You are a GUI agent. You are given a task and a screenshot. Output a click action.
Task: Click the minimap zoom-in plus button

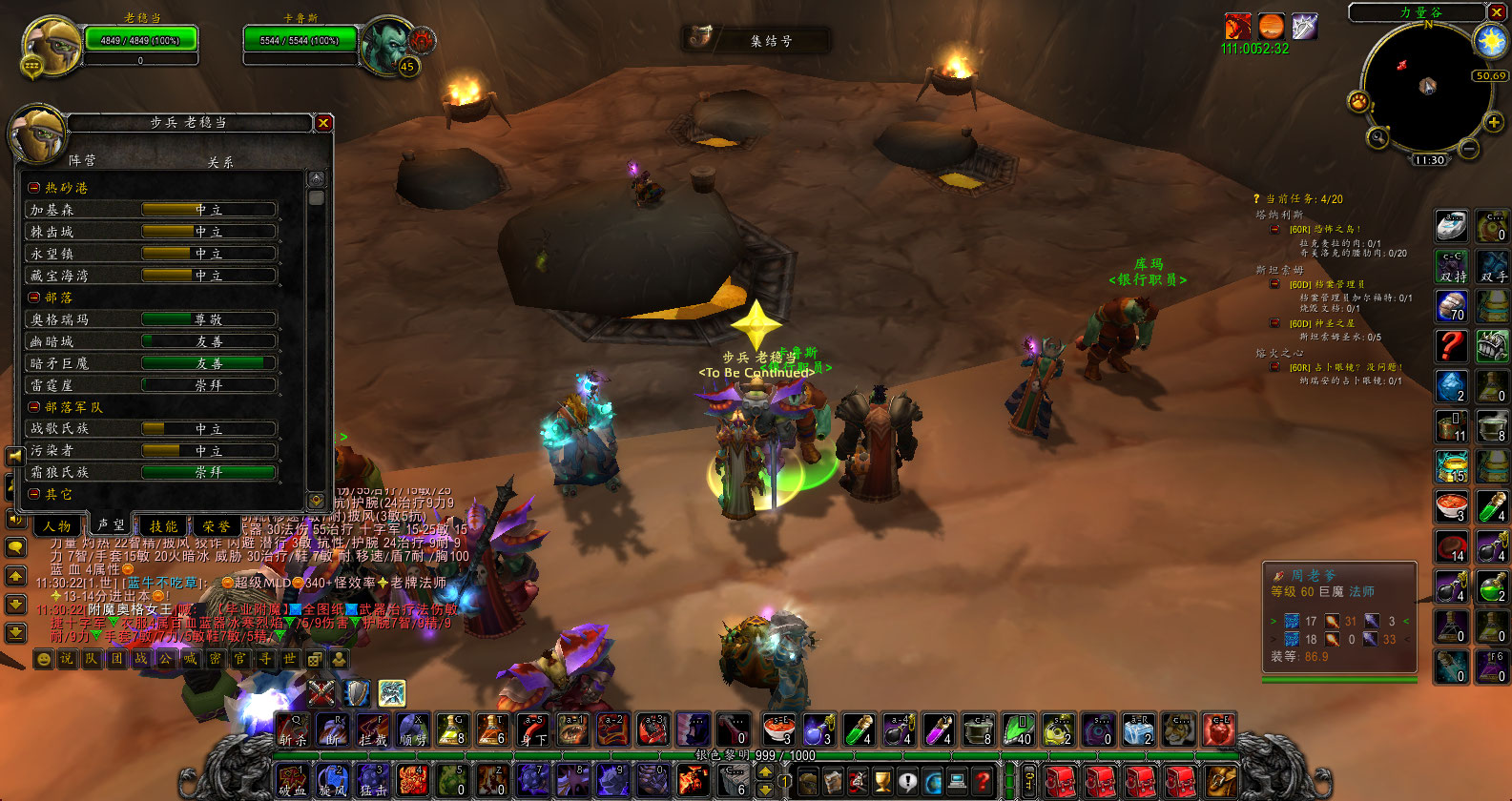coord(1494,123)
